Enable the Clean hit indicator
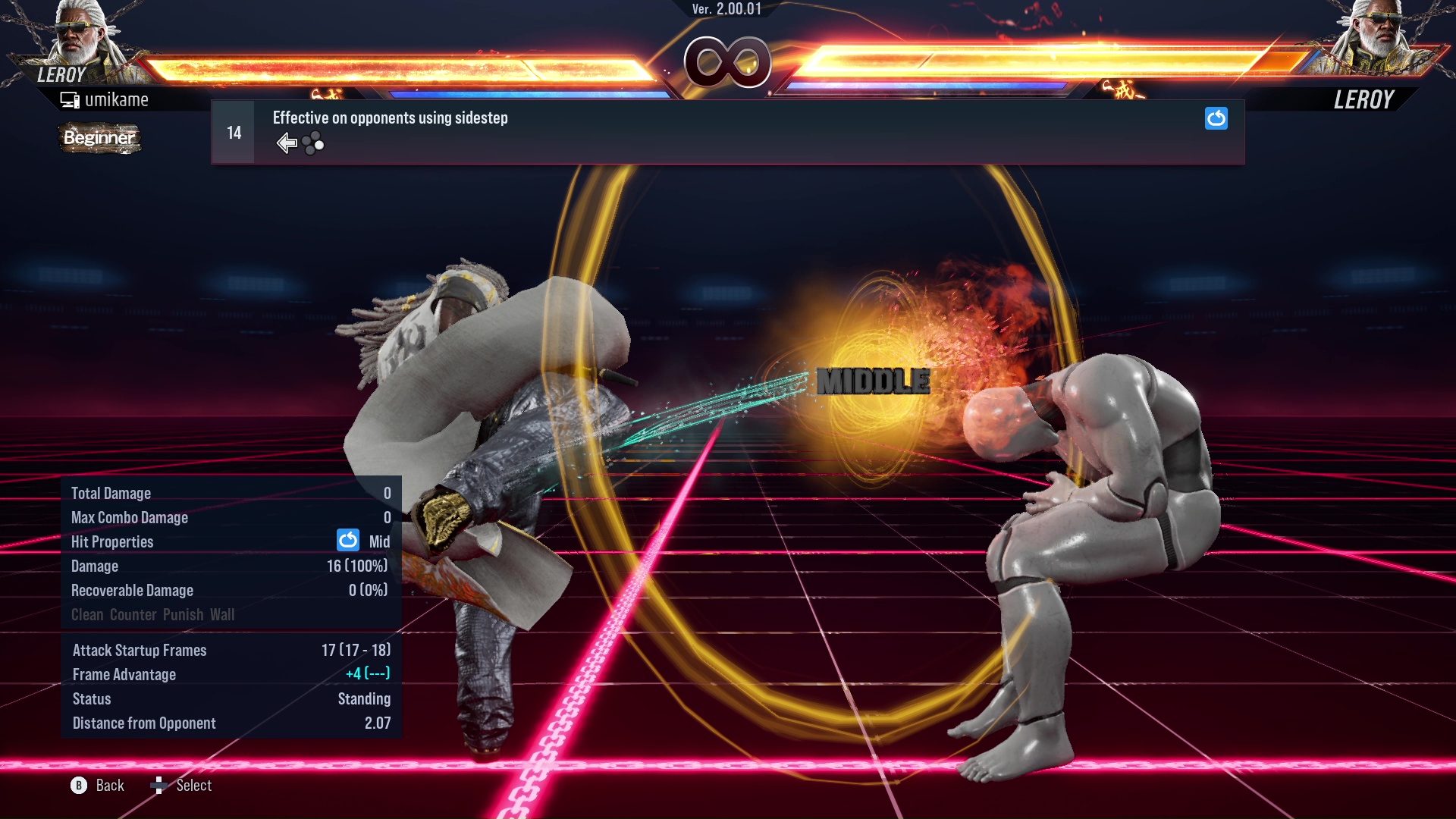Image resolution: width=1456 pixels, height=819 pixels. (87, 614)
